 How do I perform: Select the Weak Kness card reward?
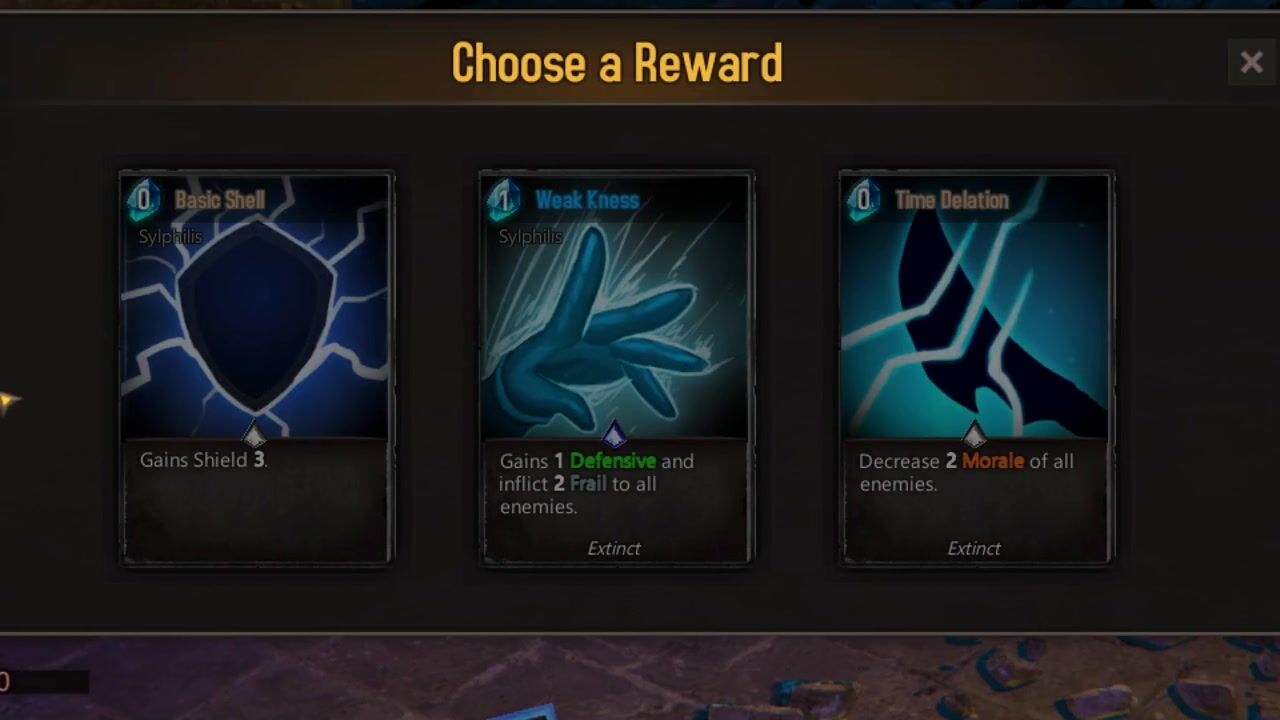point(616,368)
